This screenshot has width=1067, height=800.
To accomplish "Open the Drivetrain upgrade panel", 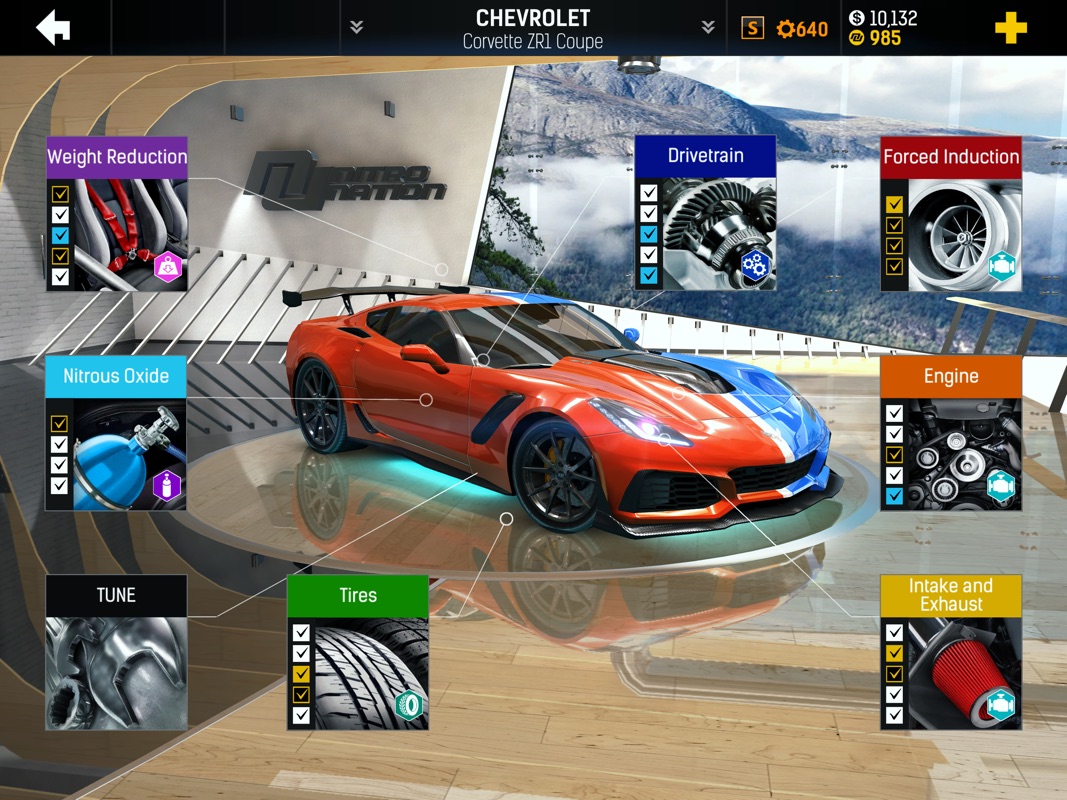I will point(705,214).
